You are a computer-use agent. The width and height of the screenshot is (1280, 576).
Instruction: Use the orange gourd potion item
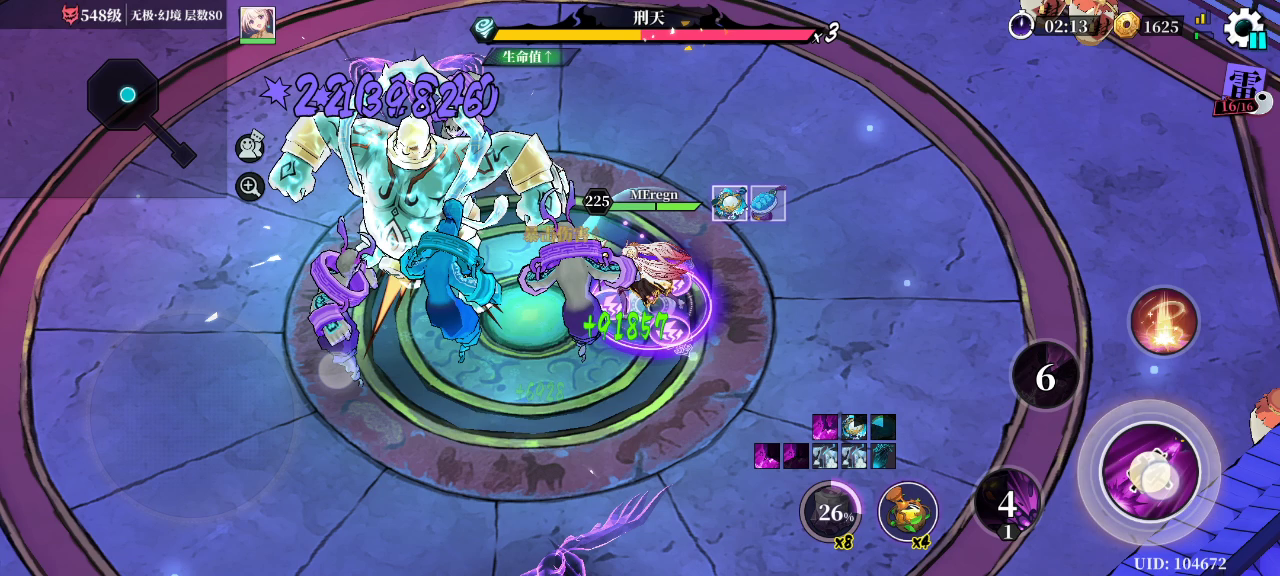coord(907,512)
